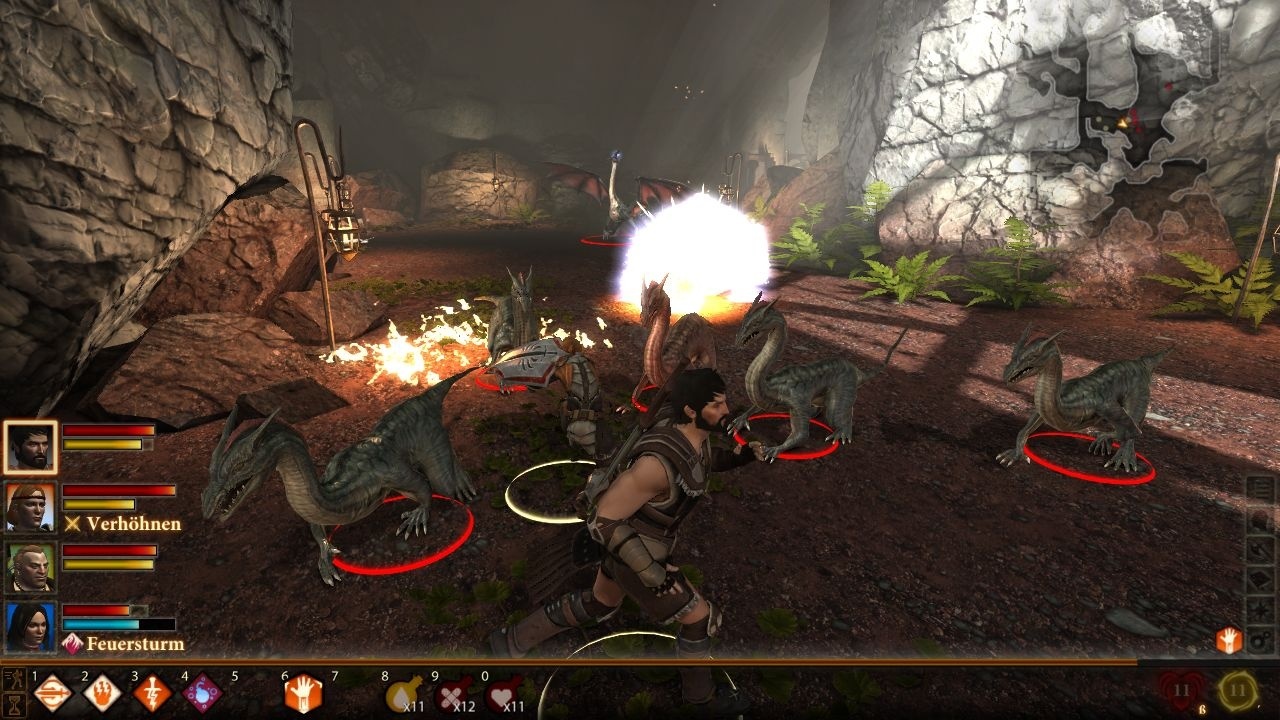Screen dimensions: 1280x720
Task: Use the bandage injury kit x12
Action: 455,692
